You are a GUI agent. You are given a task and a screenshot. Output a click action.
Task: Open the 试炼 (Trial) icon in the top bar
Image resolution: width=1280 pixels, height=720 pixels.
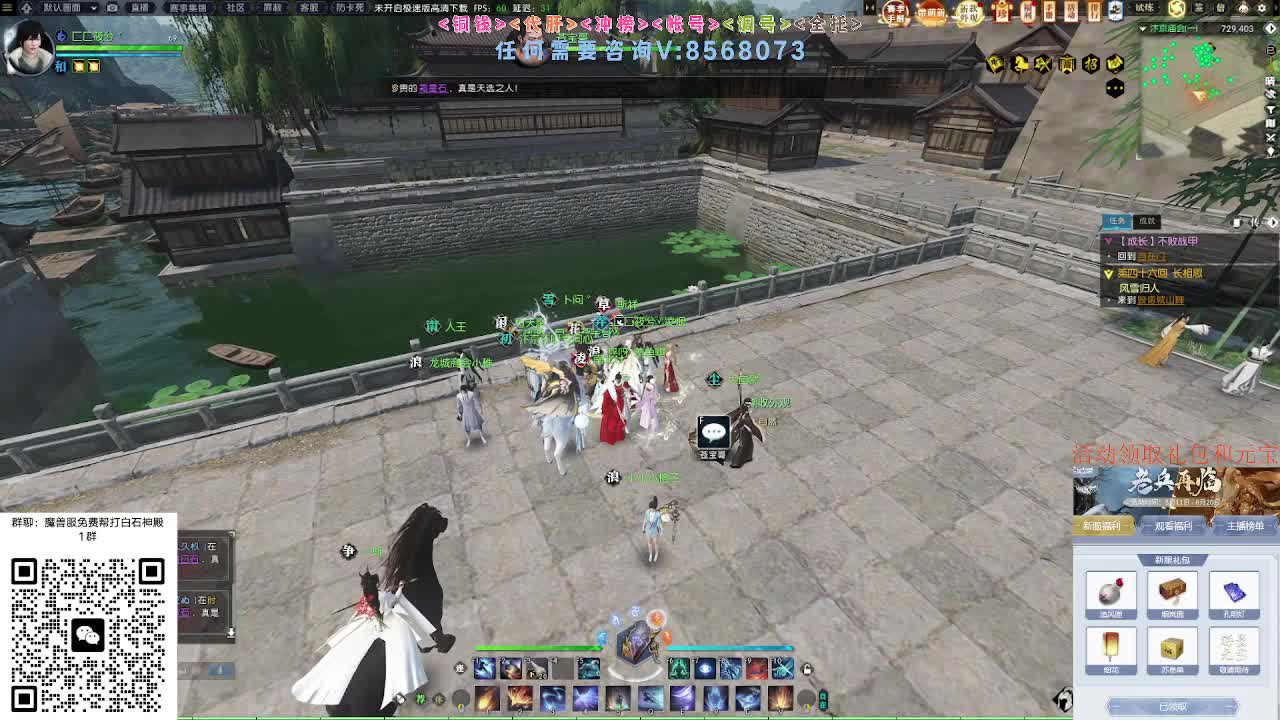[x=1147, y=7]
